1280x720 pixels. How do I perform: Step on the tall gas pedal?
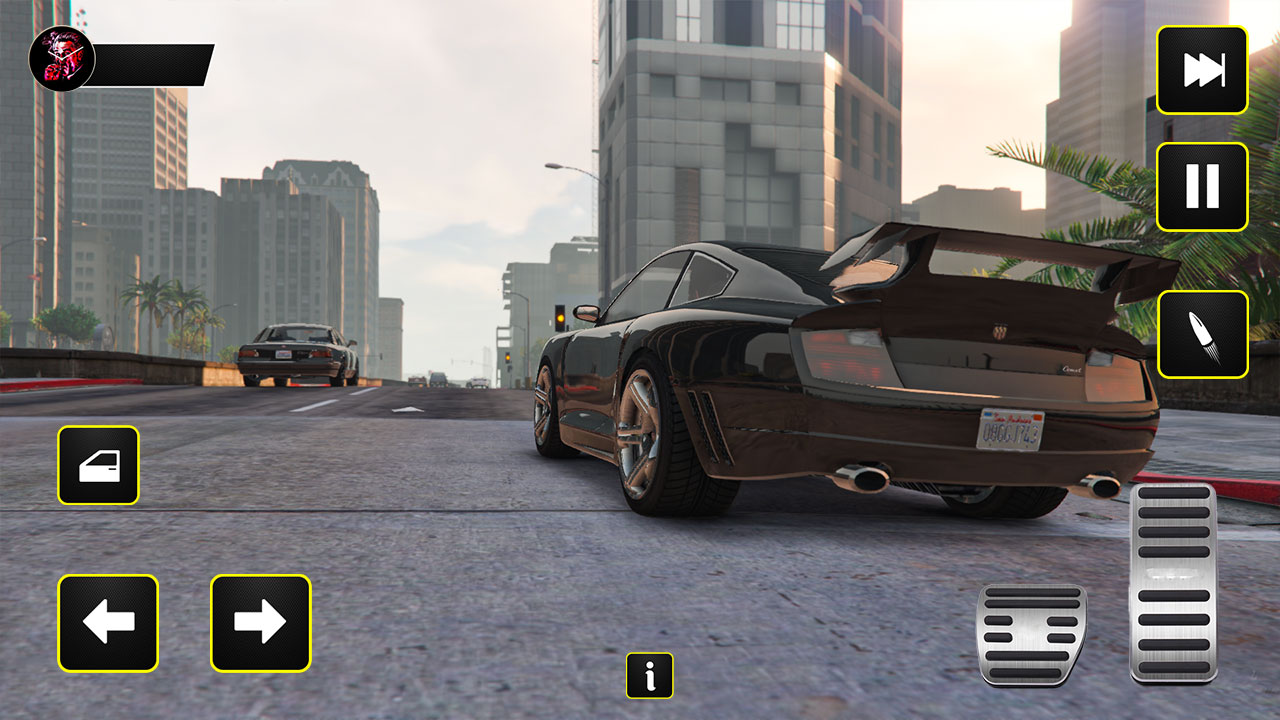point(1173,583)
